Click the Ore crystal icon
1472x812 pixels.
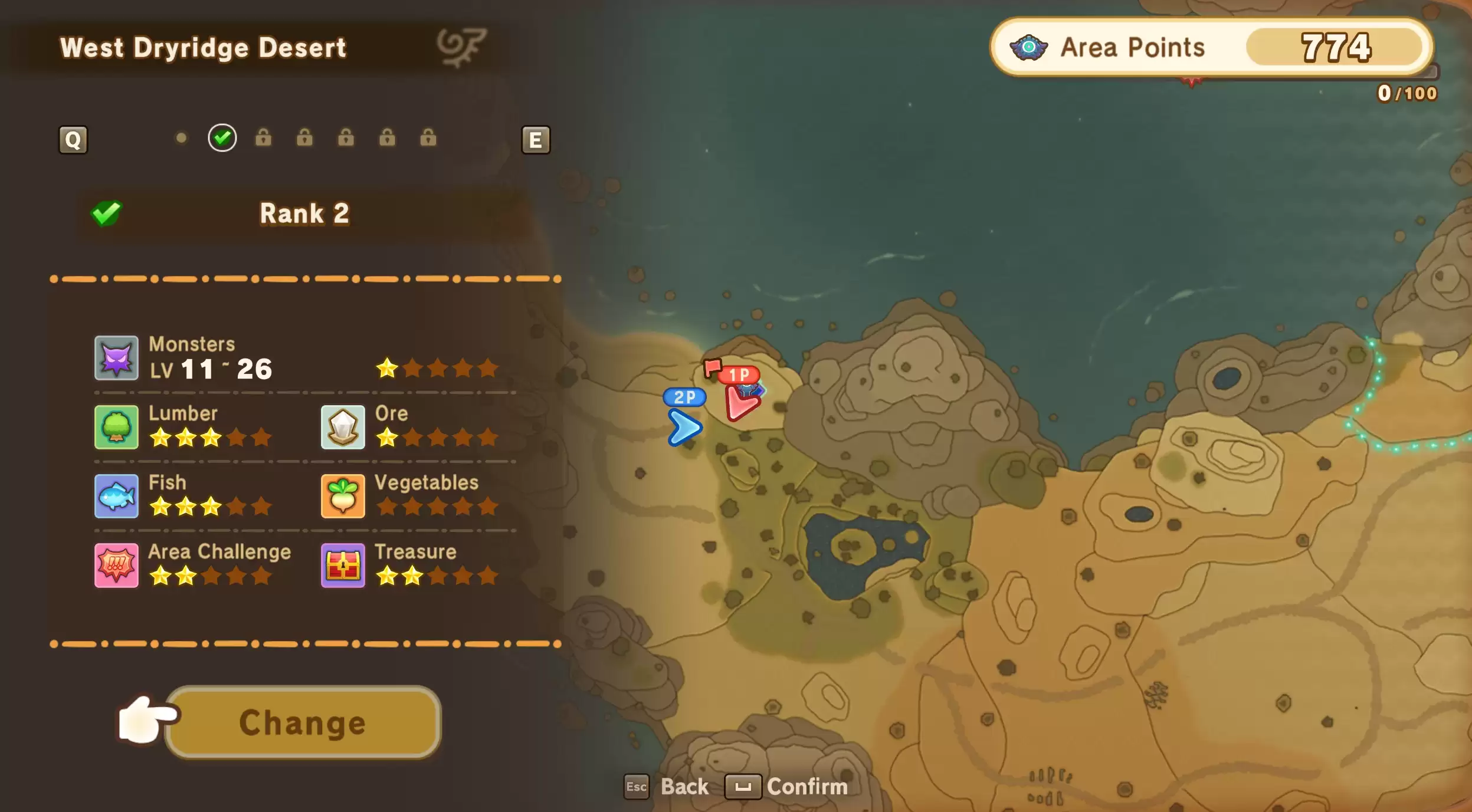pyautogui.click(x=342, y=426)
